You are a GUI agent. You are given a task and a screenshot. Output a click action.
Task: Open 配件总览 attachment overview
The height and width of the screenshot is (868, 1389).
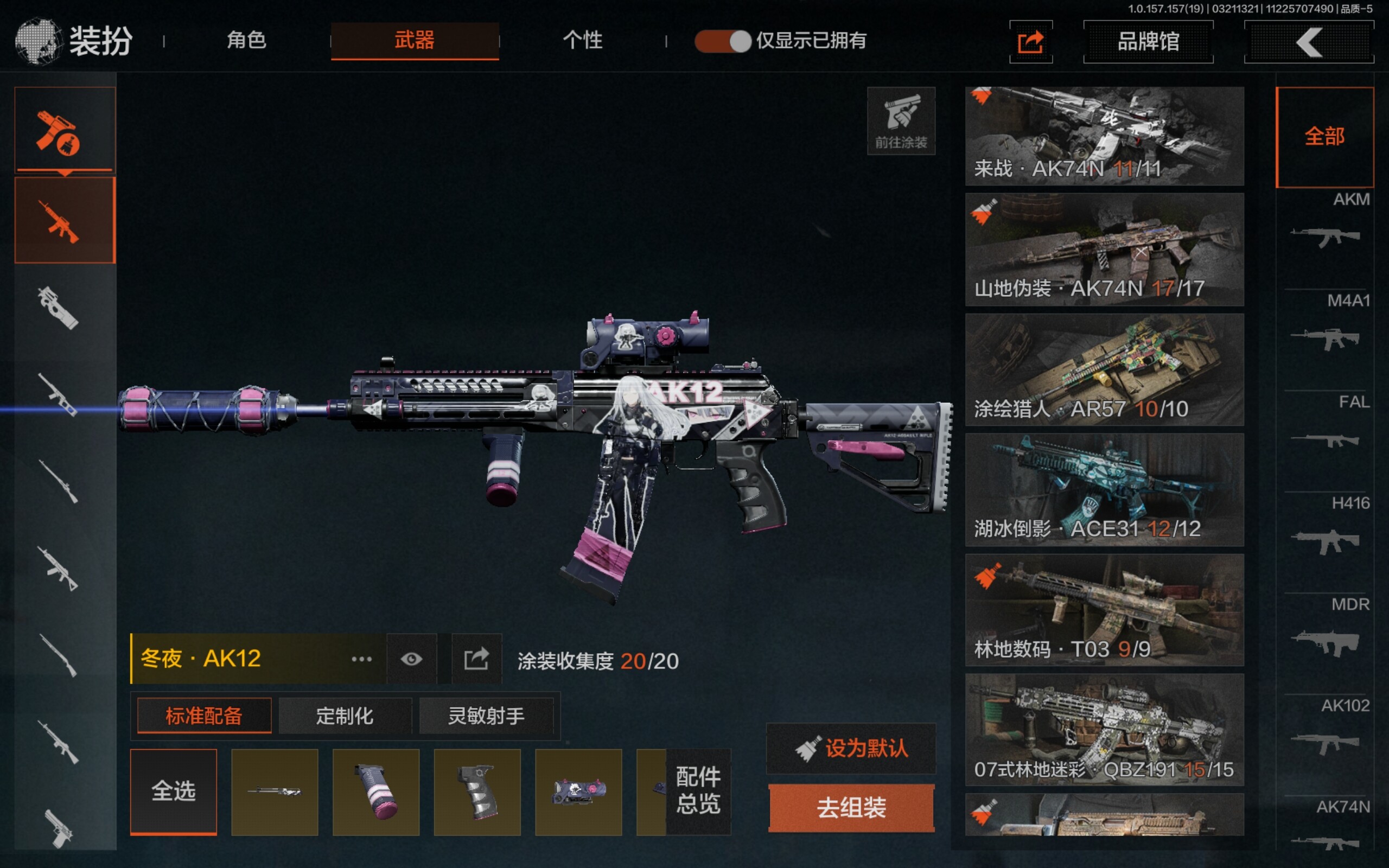point(698,791)
